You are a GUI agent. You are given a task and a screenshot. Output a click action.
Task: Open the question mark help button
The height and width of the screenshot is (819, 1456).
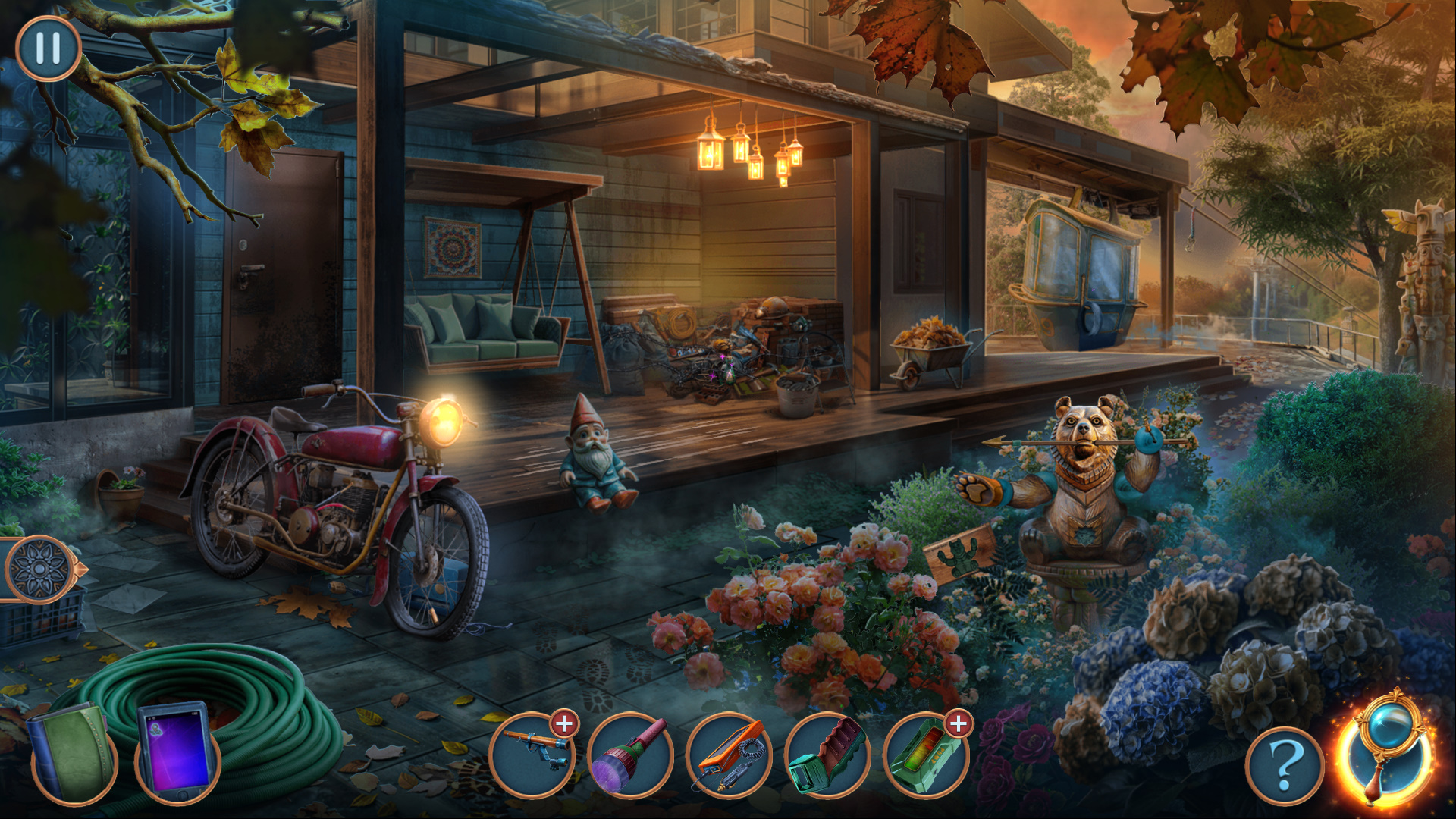1285,766
